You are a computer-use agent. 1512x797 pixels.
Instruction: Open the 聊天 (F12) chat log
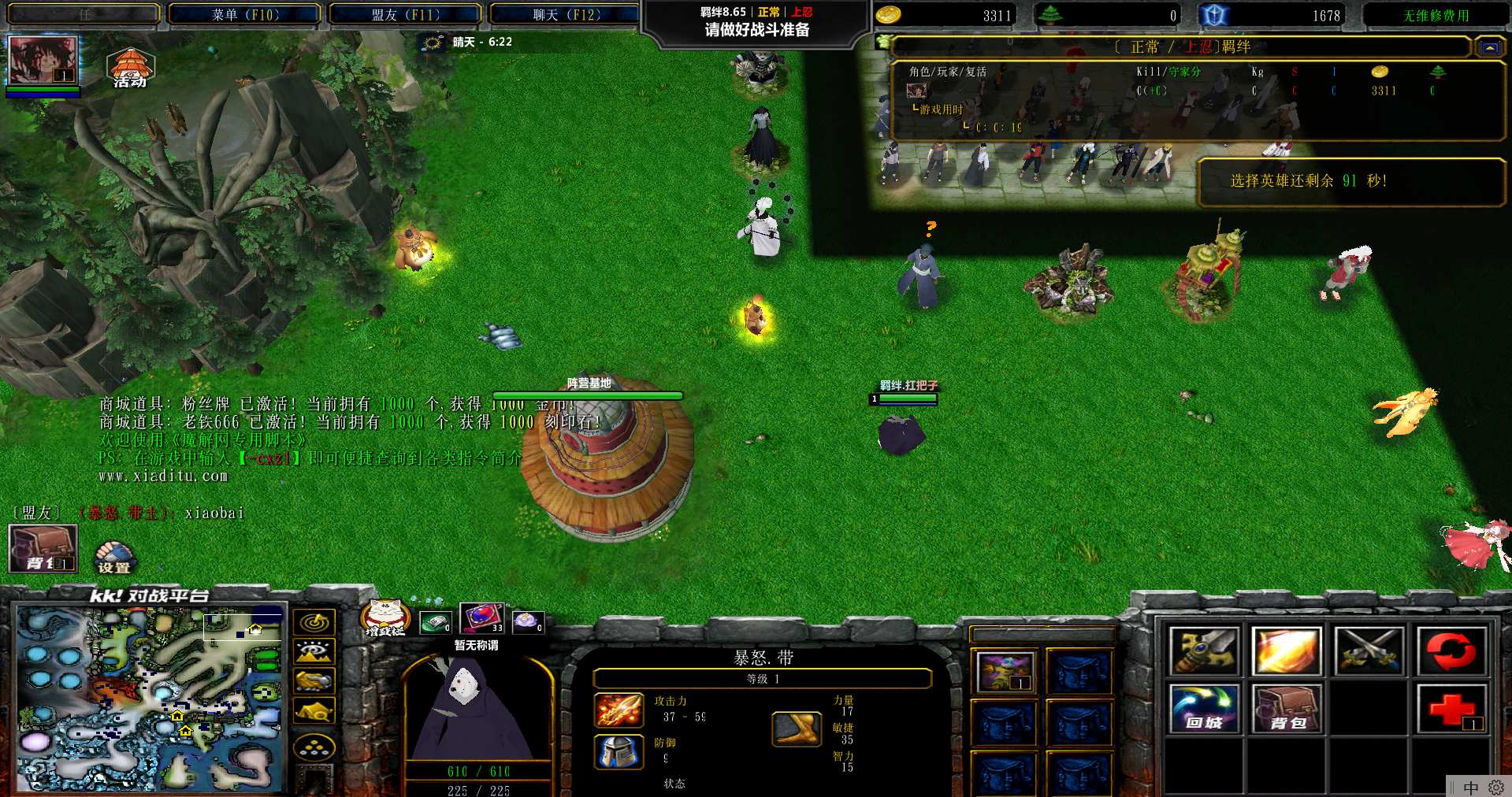(566, 14)
